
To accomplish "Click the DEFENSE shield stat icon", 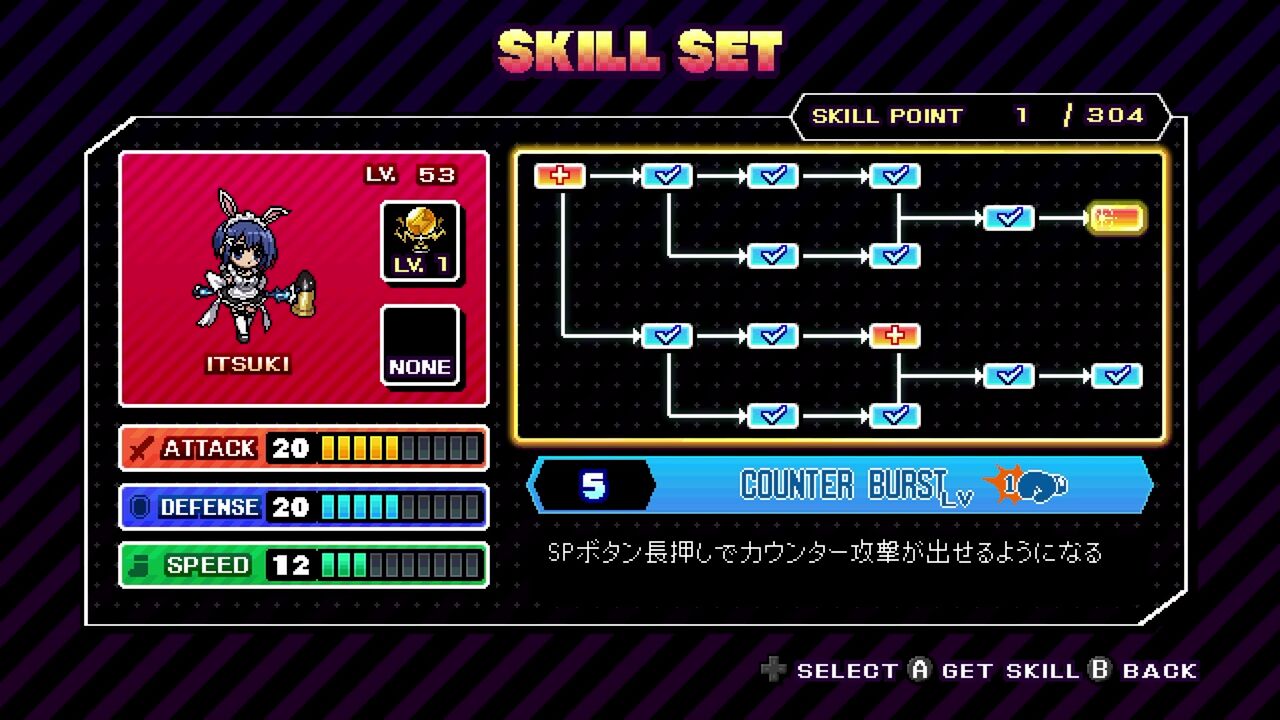I will [x=140, y=507].
